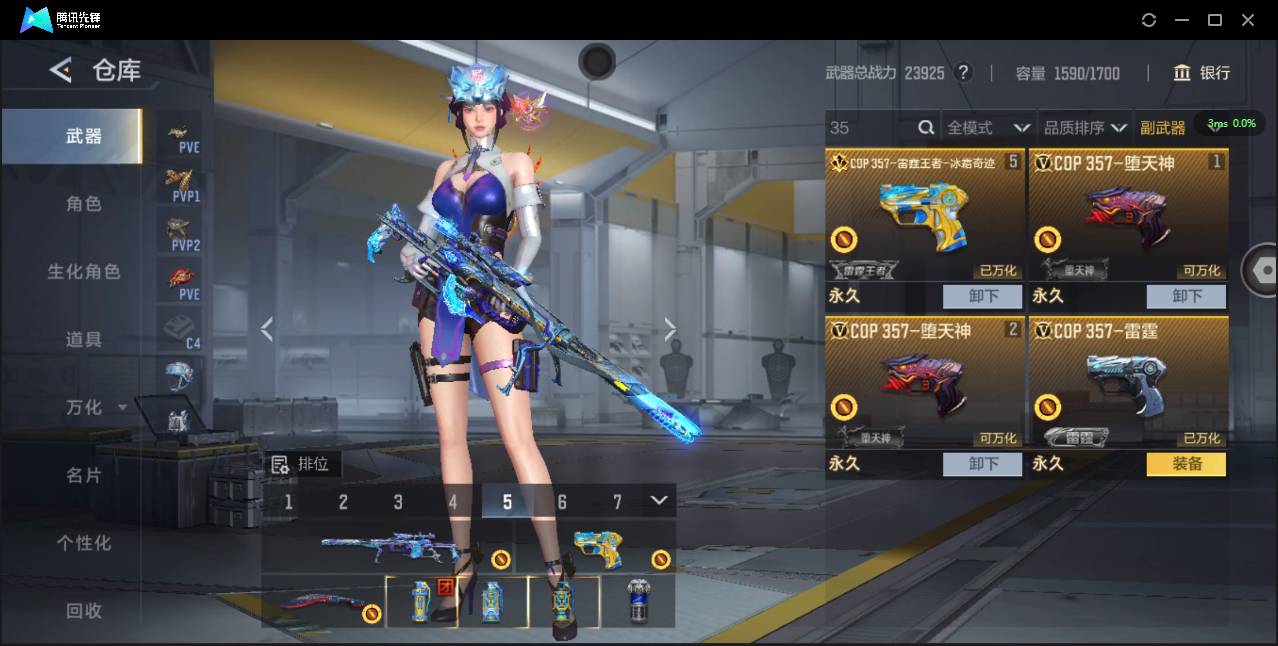This screenshot has width=1278, height=646.
Task: Open the 全模式 mode dropdown
Action: click(988, 128)
